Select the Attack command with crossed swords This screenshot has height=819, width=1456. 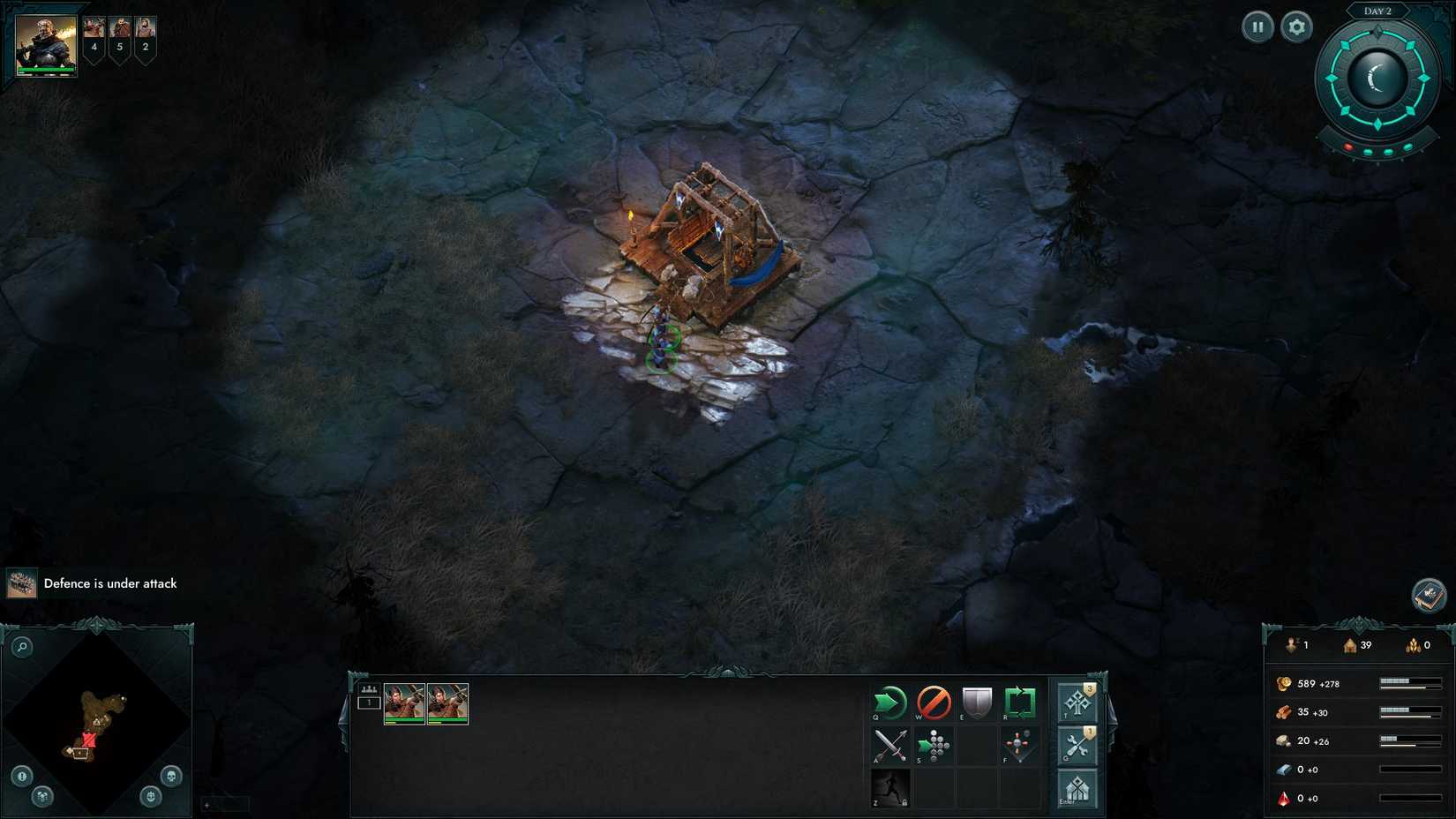coord(890,746)
